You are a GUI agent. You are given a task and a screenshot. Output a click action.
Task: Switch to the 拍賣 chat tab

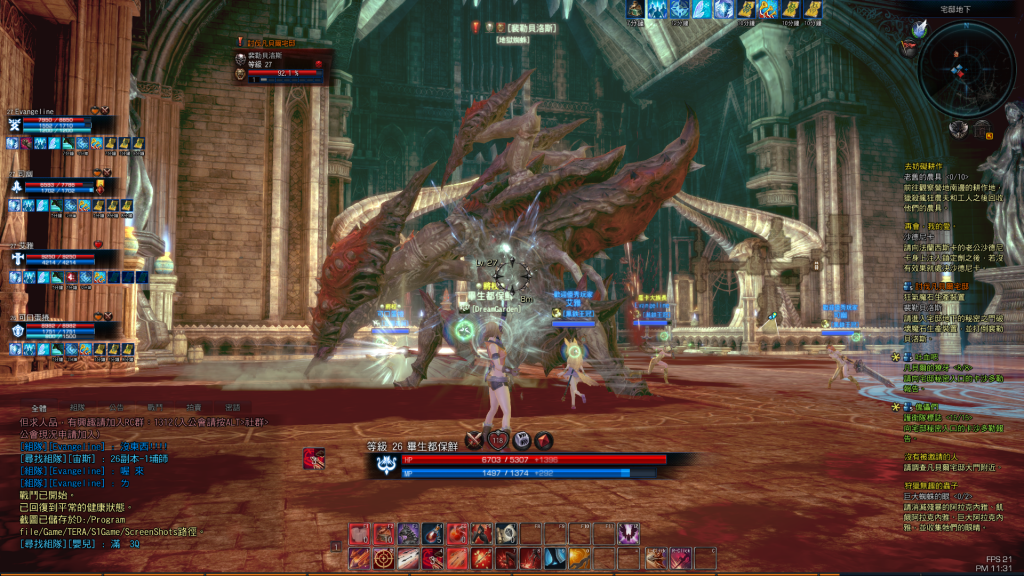click(x=194, y=408)
